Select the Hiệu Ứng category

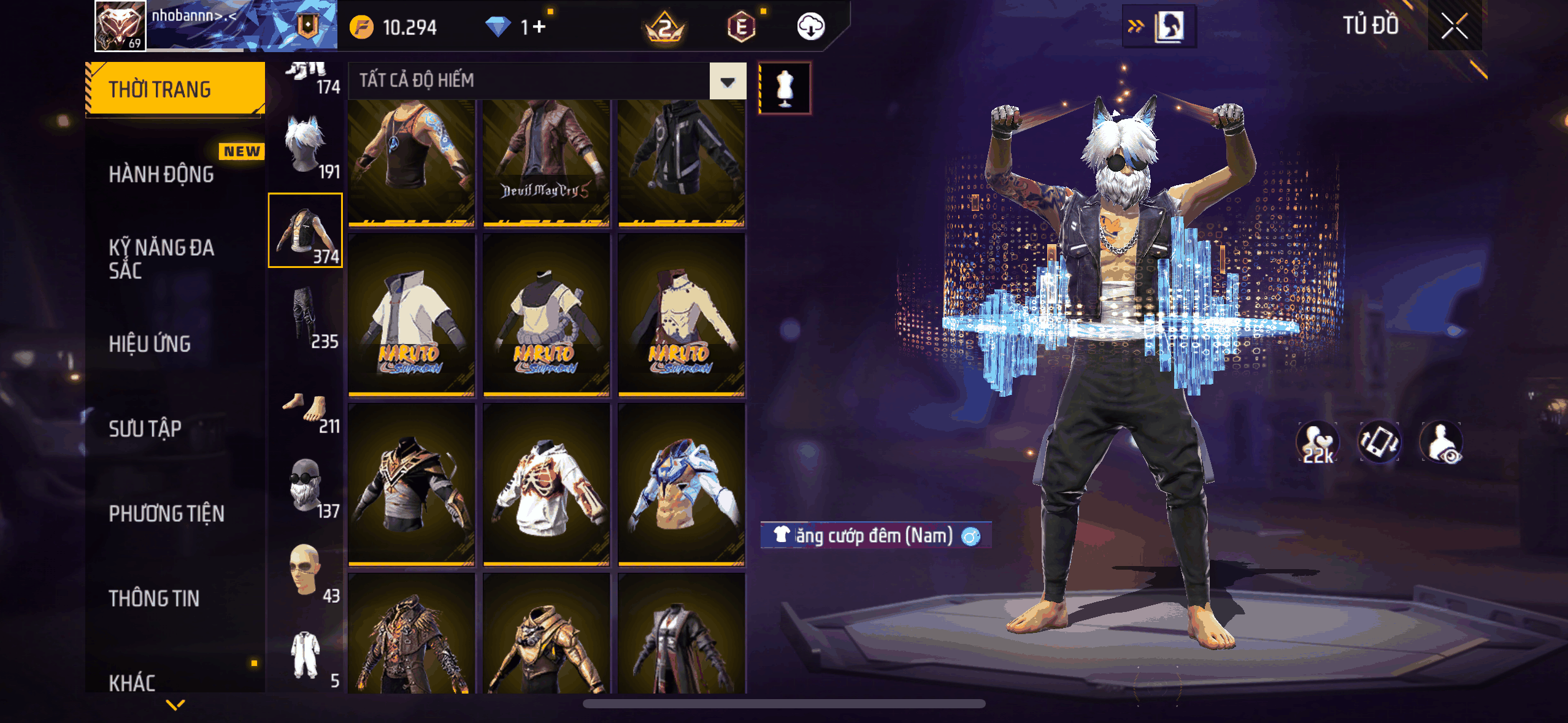coord(150,343)
